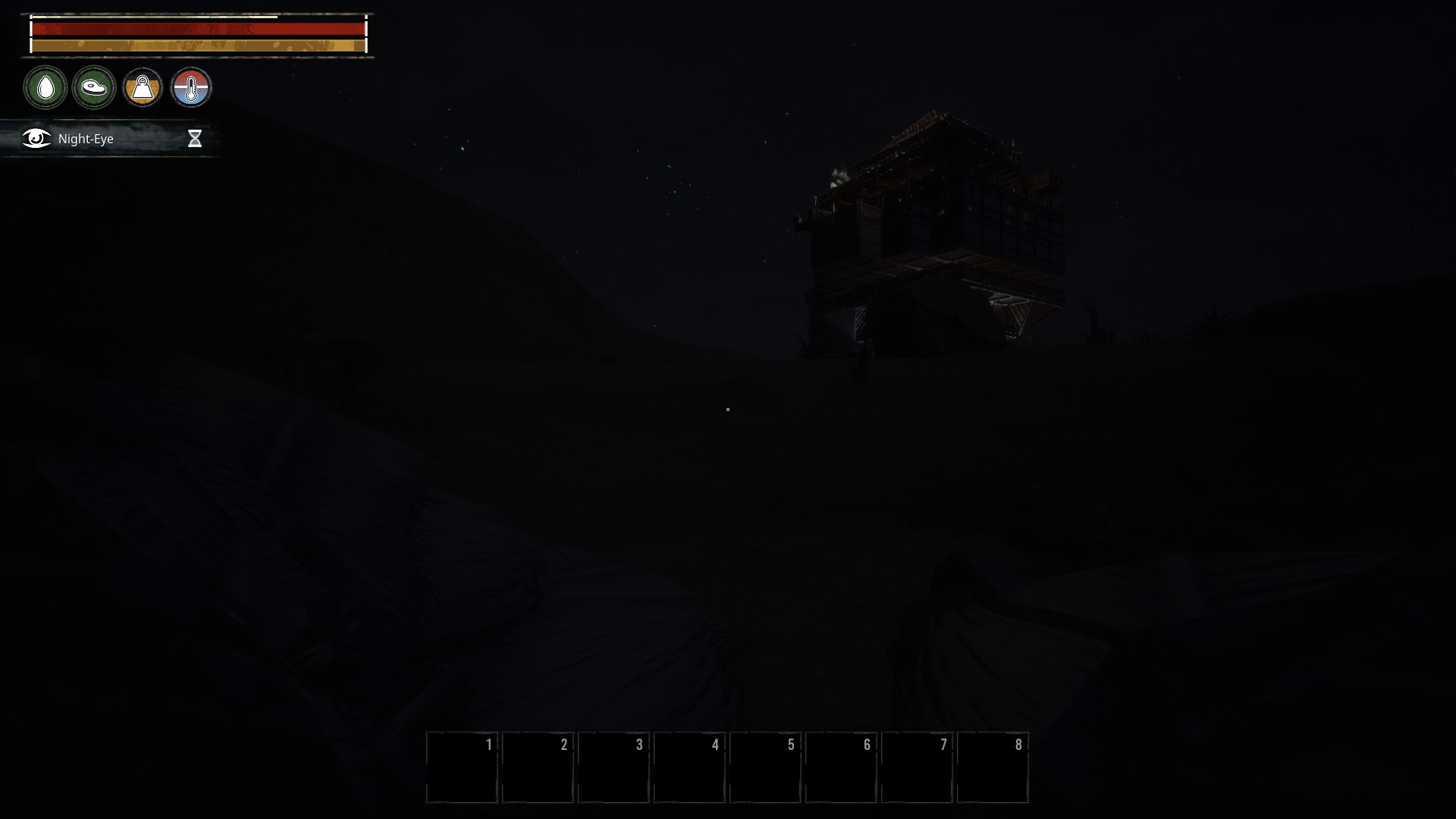
Task: Click the Night-Eye buff label
Action: (x=85, y=139)
